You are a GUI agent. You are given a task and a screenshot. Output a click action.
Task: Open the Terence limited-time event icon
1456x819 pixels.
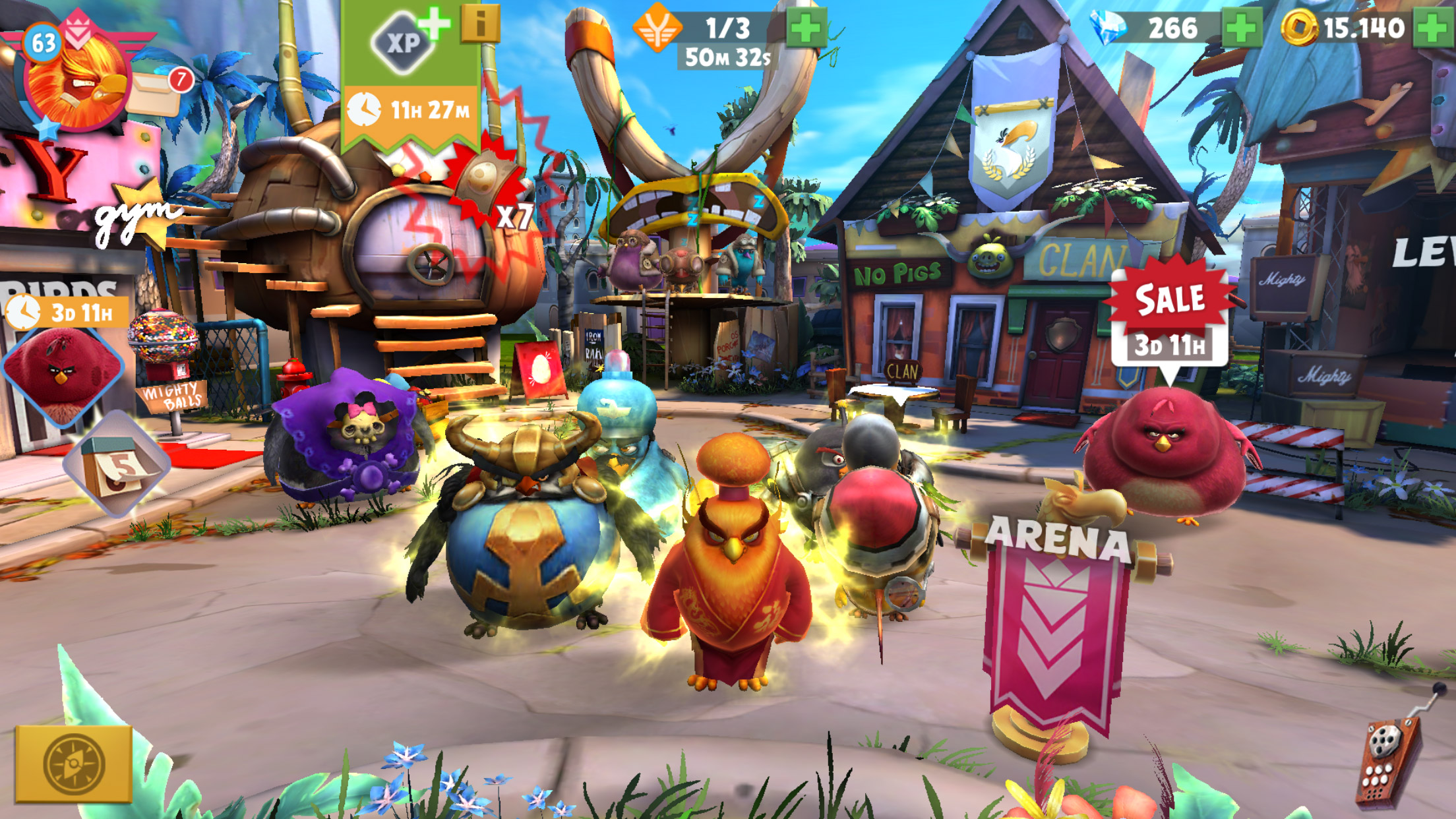click(x=62, y=369)
